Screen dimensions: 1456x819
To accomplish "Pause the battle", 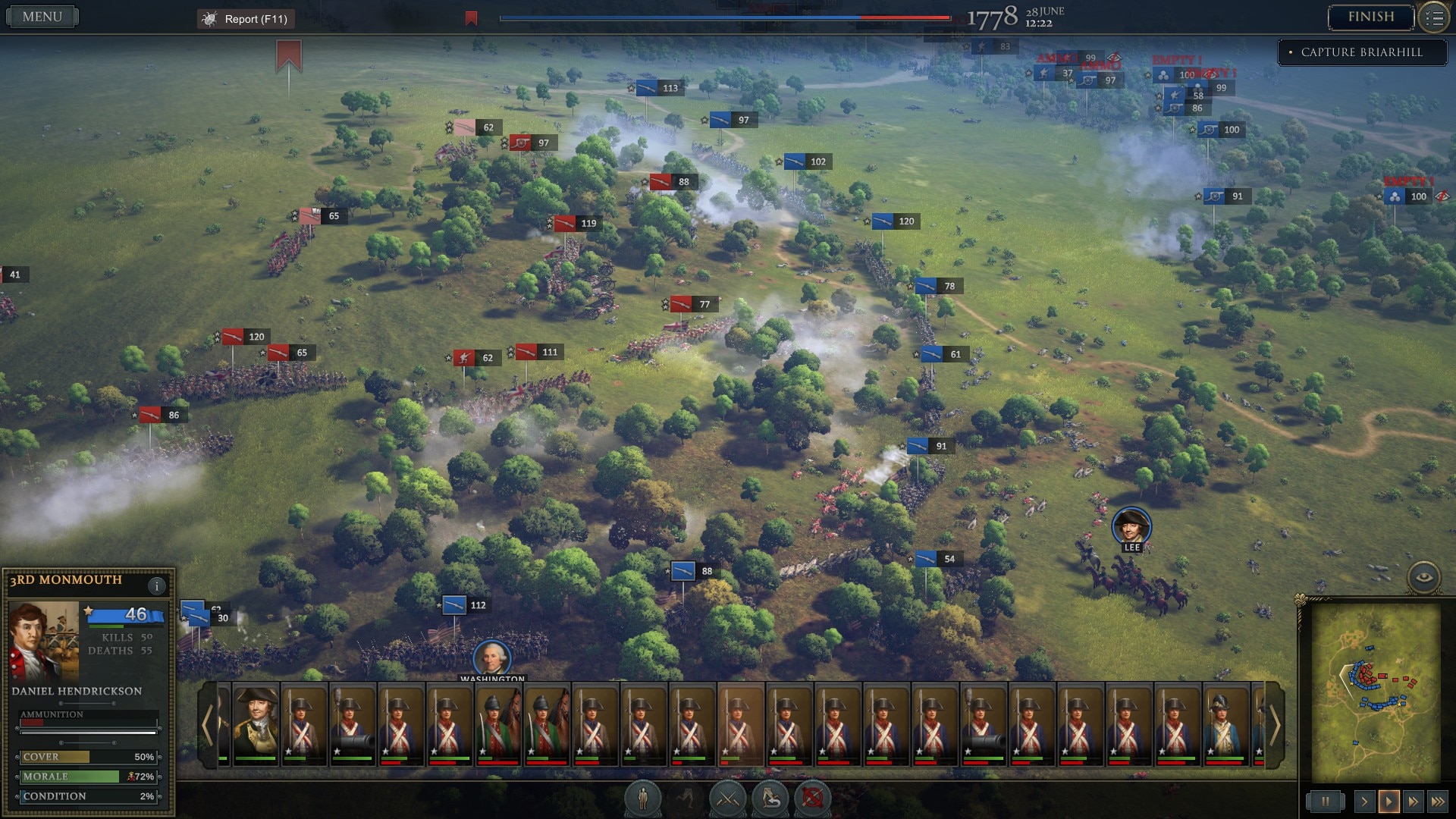I will [1325, 802].
